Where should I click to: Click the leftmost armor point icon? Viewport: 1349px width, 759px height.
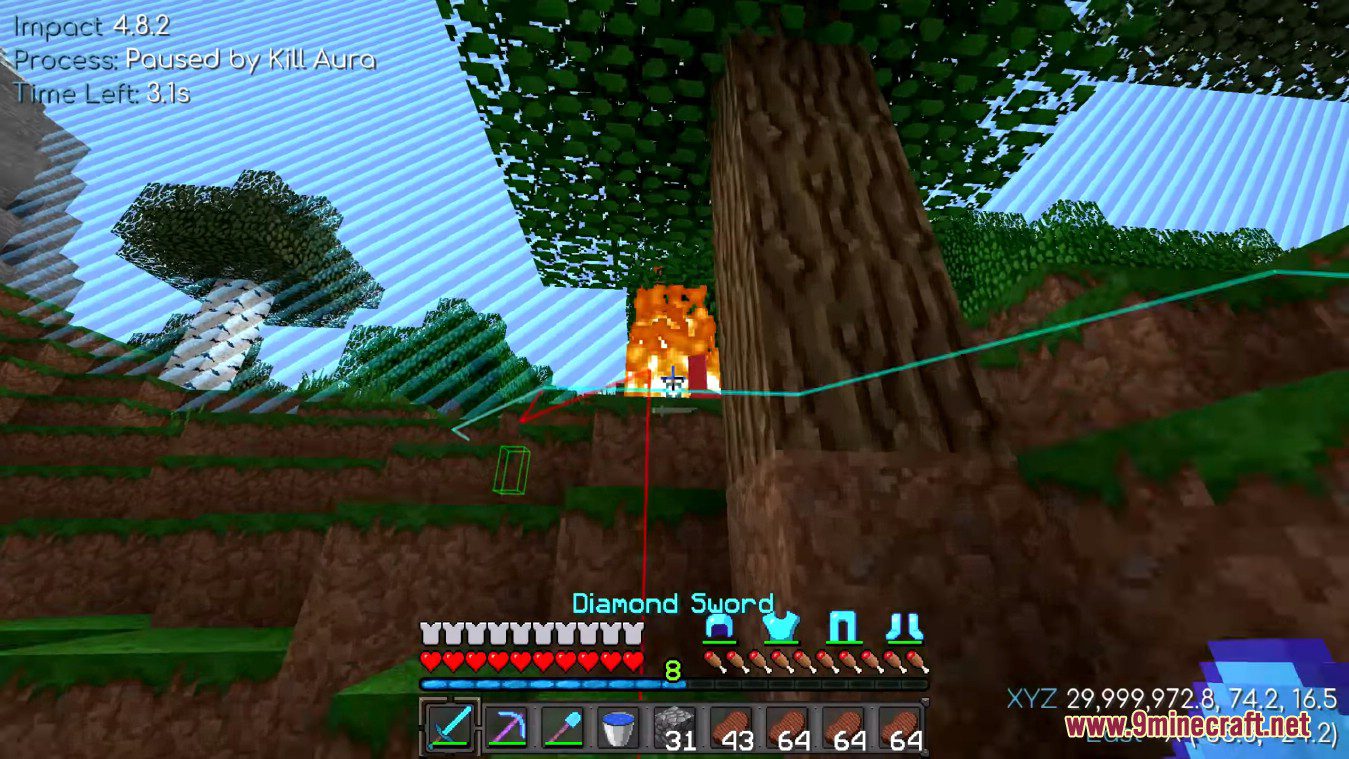tap(429, 633)
